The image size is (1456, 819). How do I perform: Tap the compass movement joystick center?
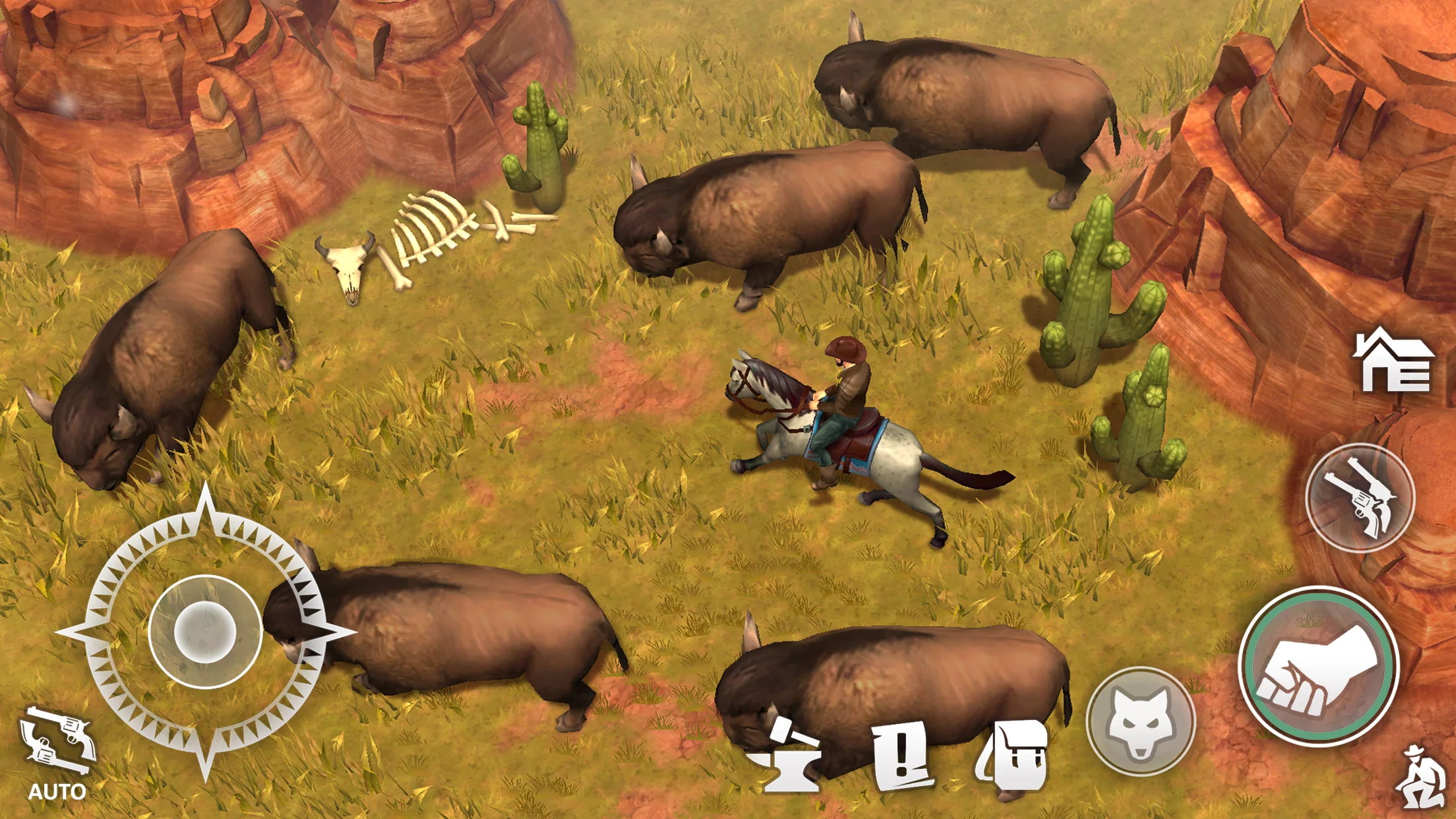[205, 631]
